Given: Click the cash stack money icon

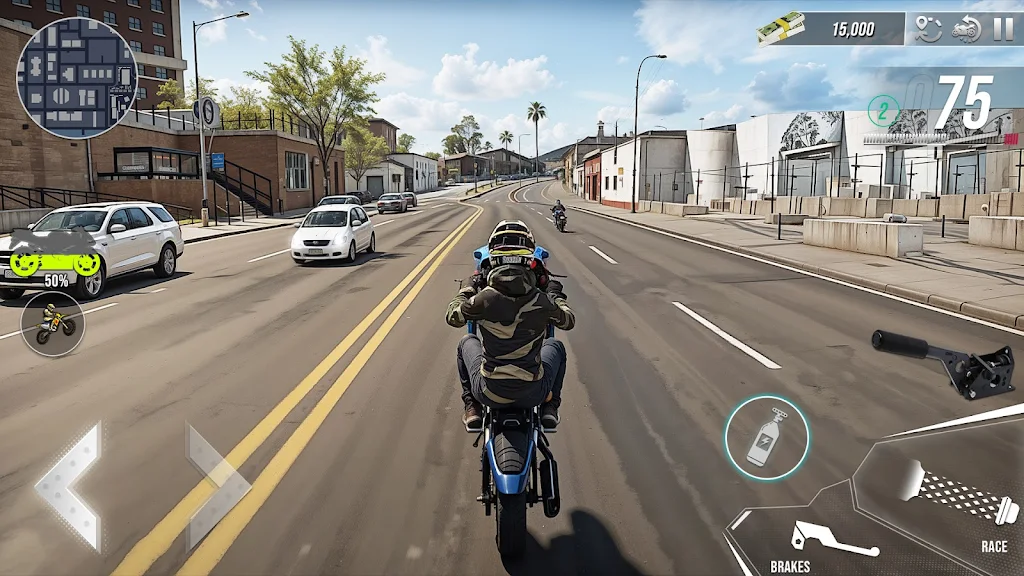Looking at the screenshot, I should tap(781, 28).
